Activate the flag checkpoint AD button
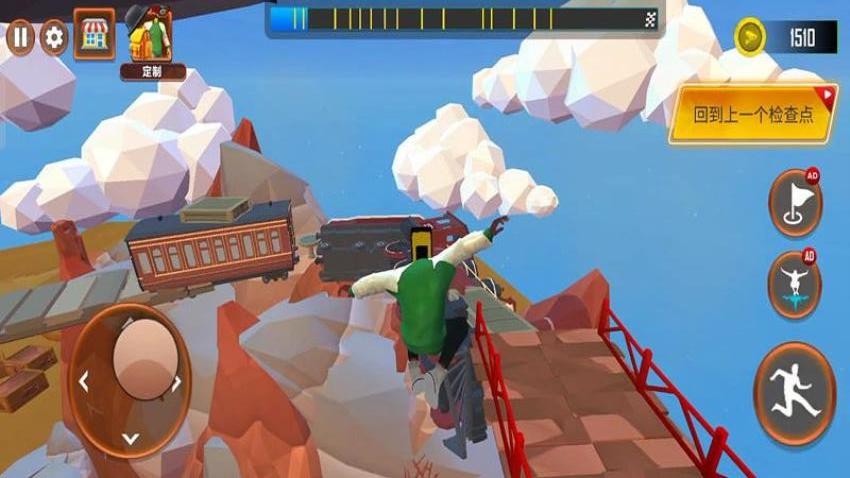The height and width of the screenshot is (478, 850). point(795,203)
